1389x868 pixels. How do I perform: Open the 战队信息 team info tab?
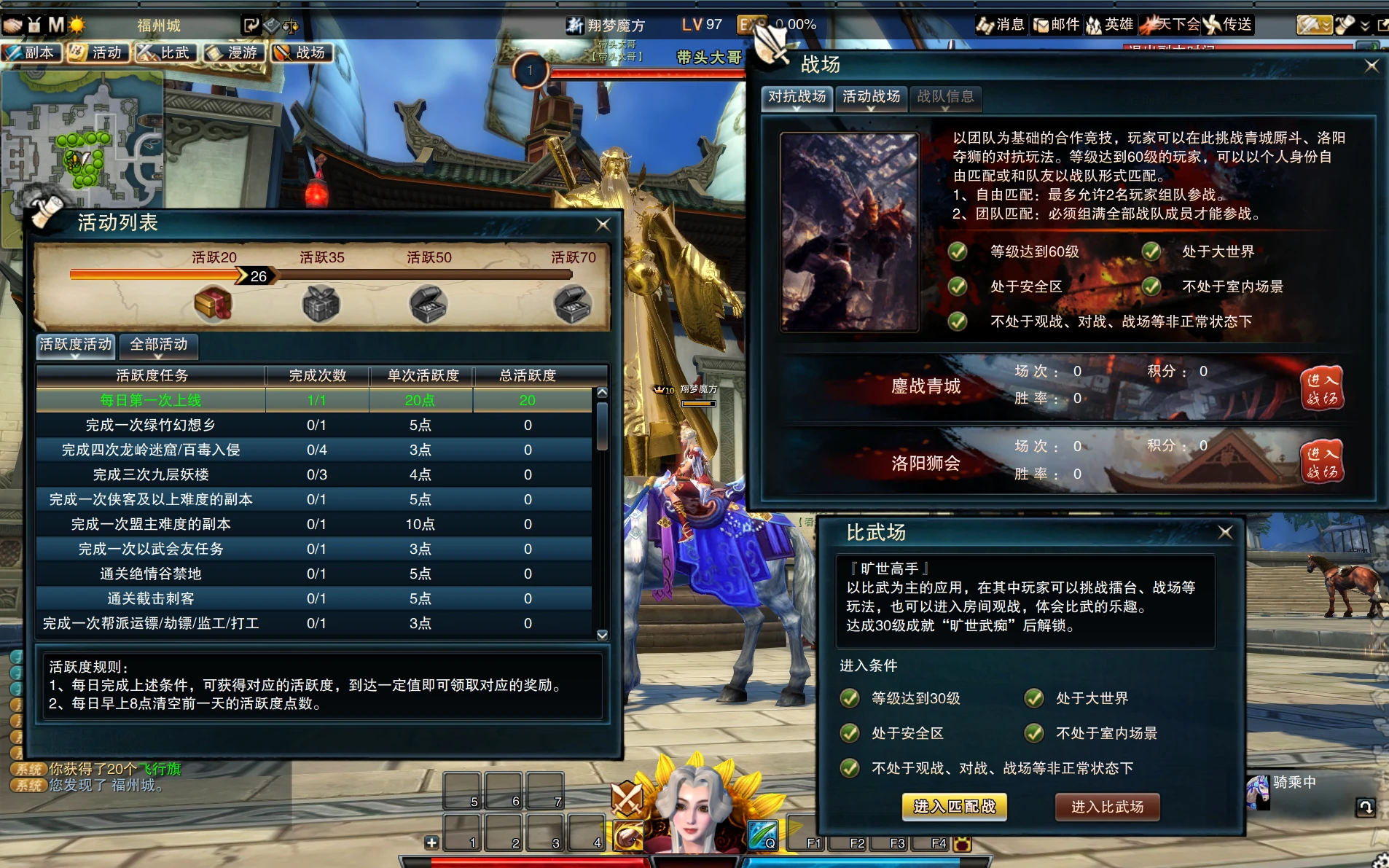(945, 97)
